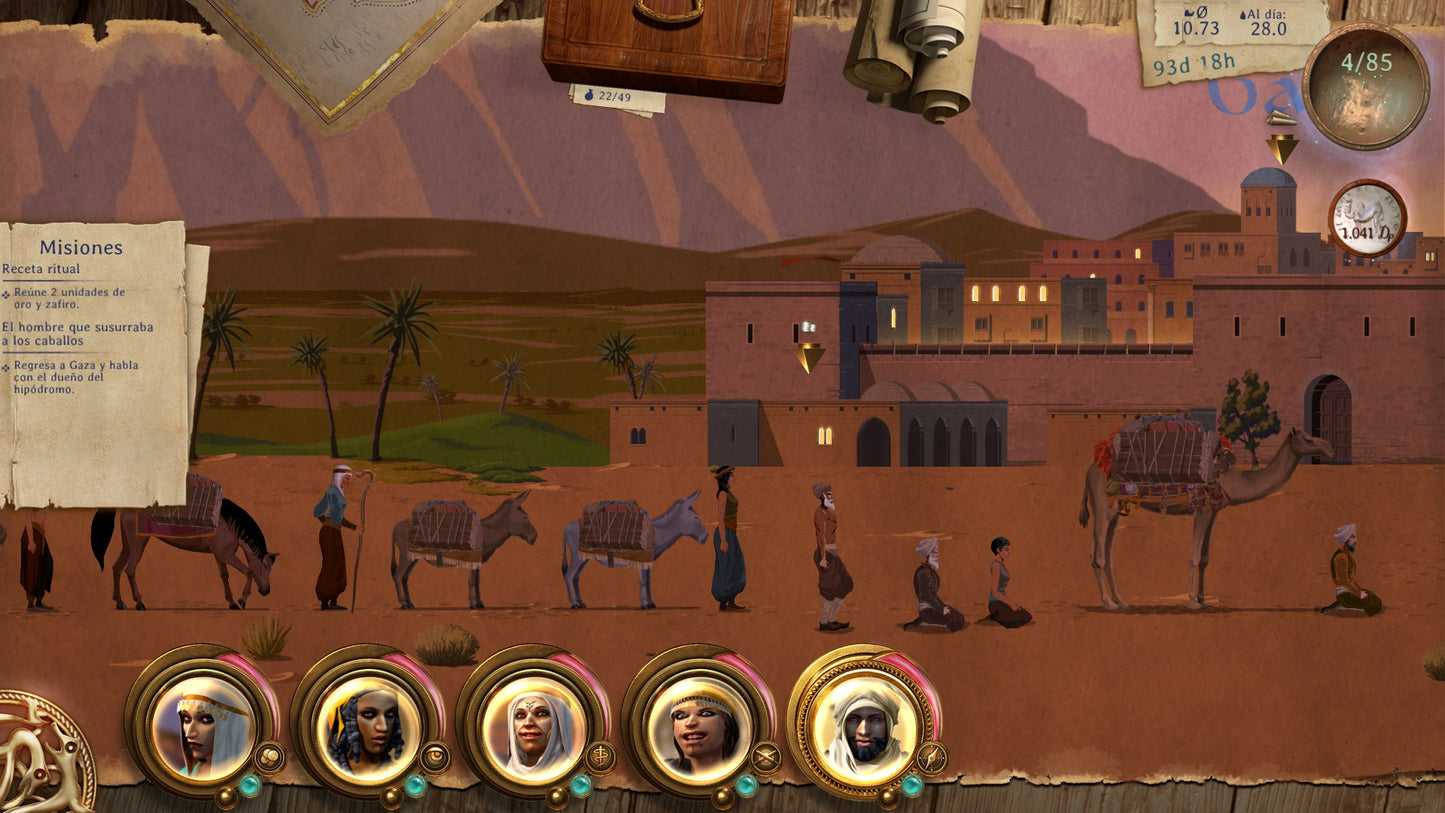Toggle the turquoise gem under the healer portrait
Viewport: 1445px width, 813px height.
581,783
